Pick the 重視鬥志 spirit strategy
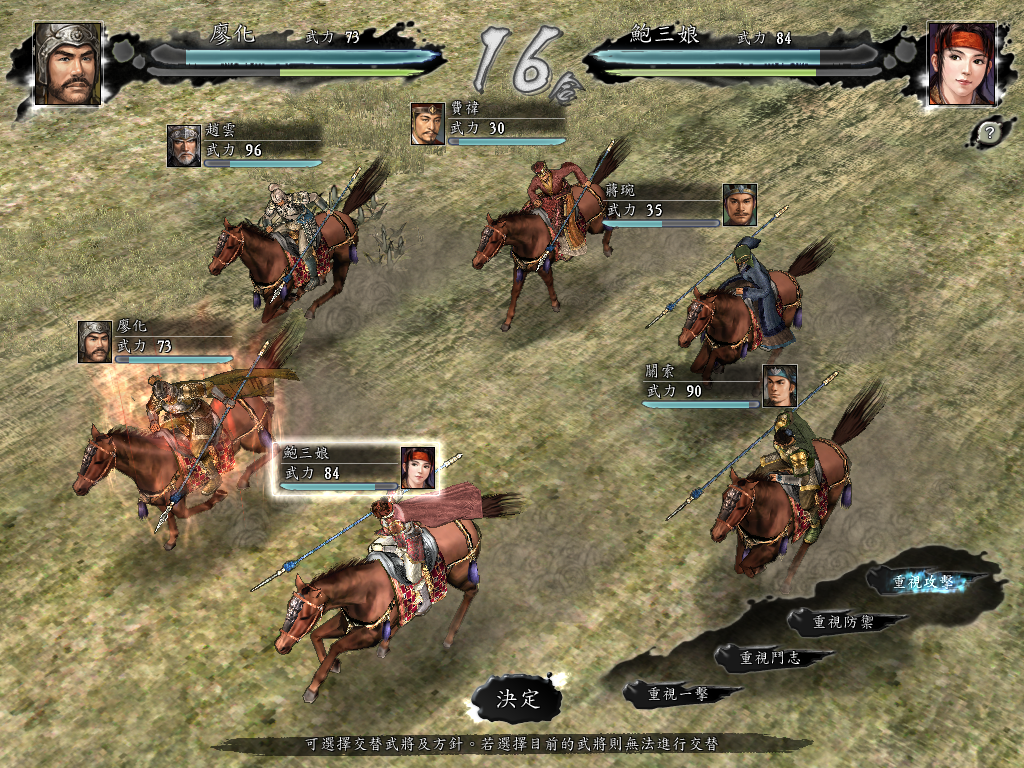Screen dimensions: 1024x768 click(x=770, y=658)
